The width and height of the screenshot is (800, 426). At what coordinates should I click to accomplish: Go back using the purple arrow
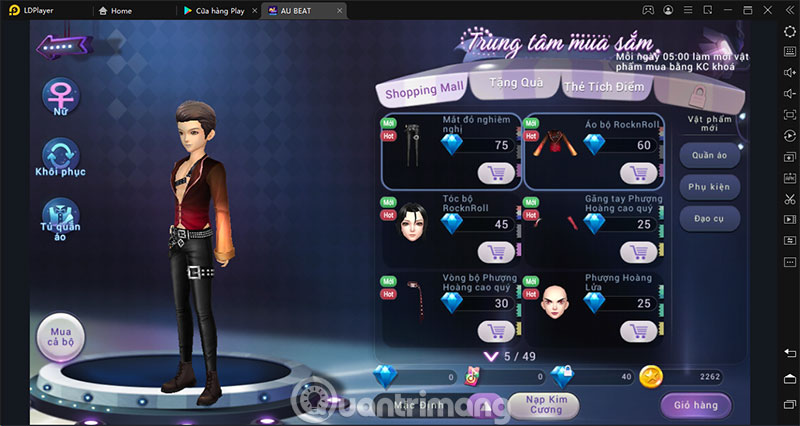(x=62, y=46)
